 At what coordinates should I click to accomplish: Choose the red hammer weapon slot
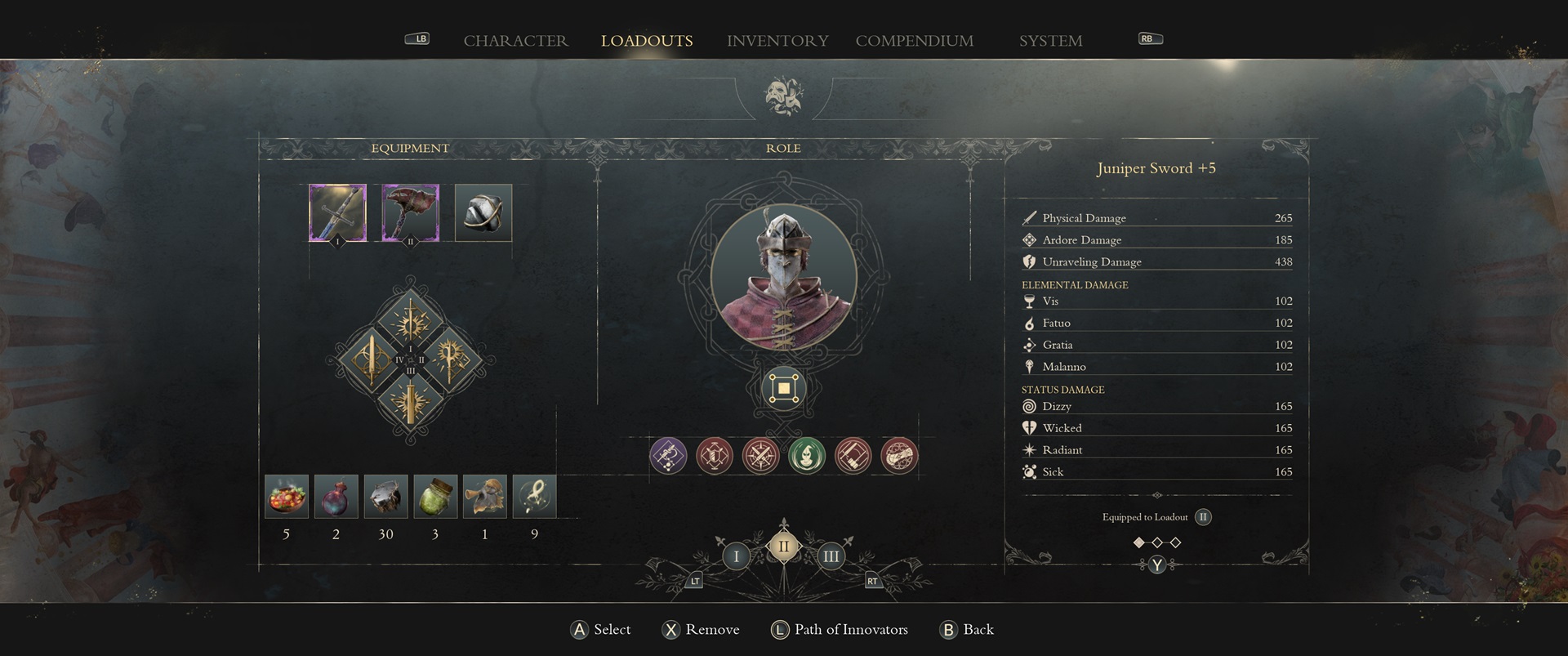(410, 213)
